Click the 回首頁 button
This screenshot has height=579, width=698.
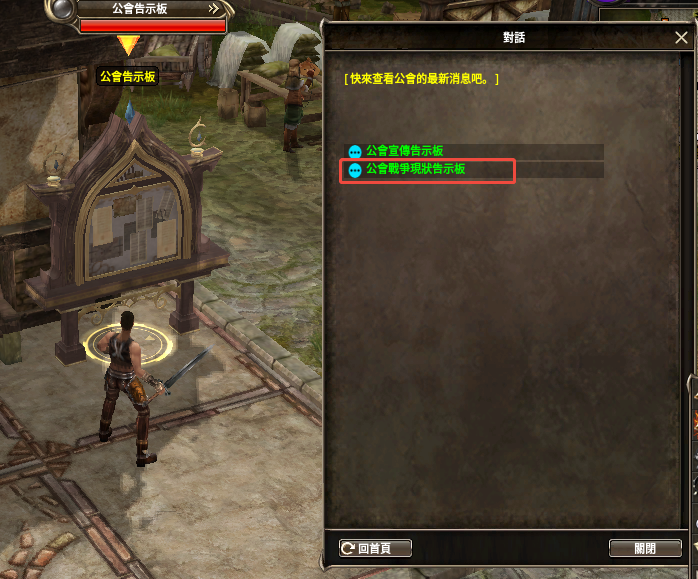click(376, 548)
